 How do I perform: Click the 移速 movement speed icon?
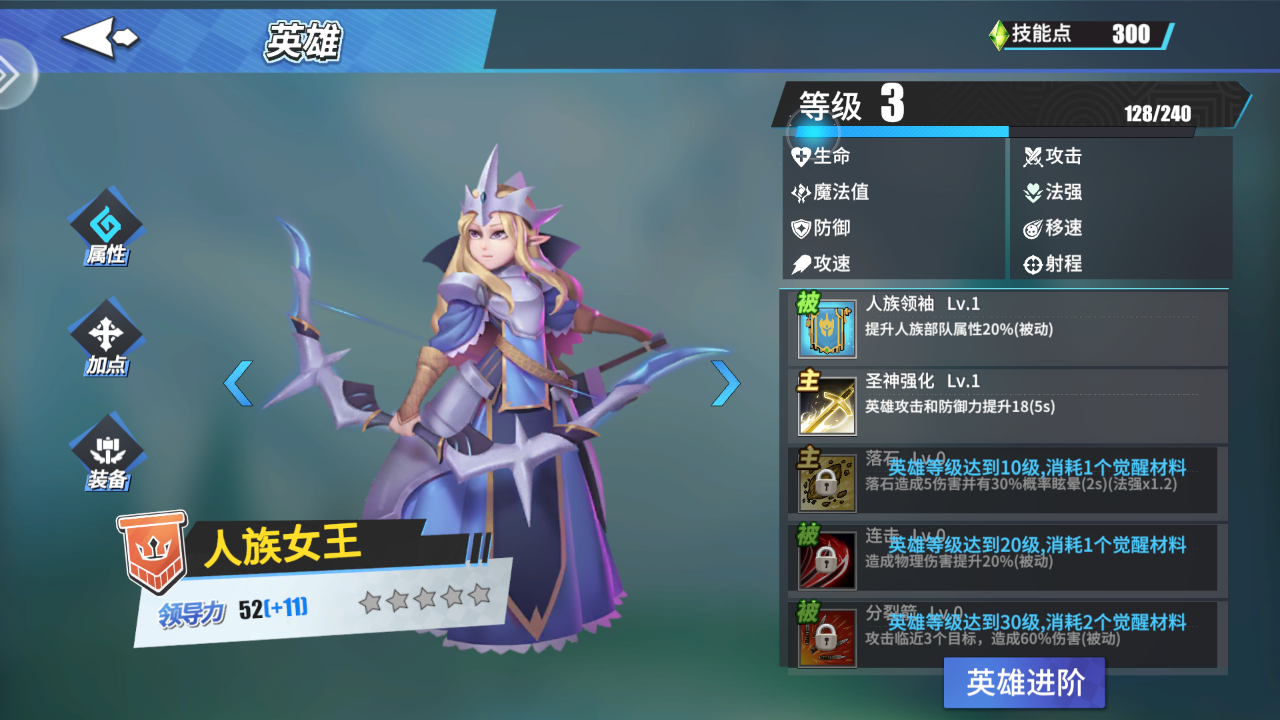tap(1033, 228)
